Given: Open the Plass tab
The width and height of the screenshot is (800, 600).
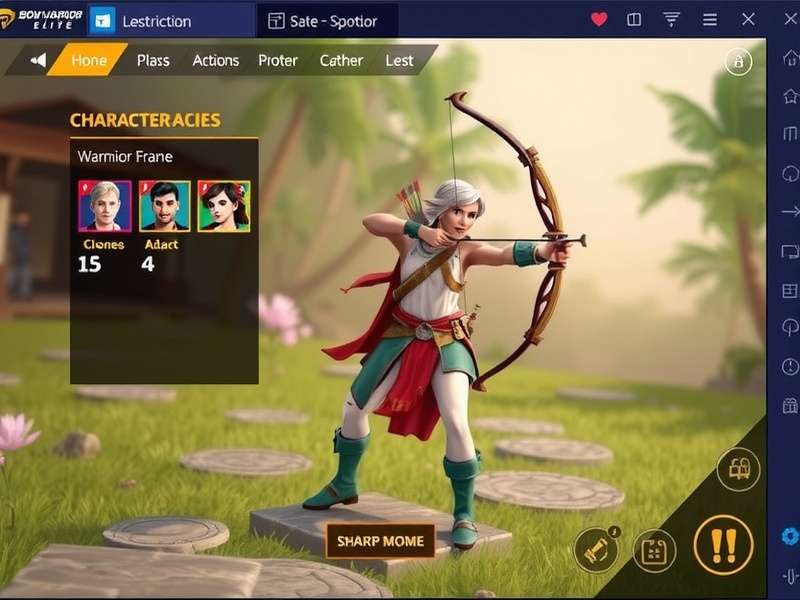Looking at the screenshot, I should click(153, 60).
